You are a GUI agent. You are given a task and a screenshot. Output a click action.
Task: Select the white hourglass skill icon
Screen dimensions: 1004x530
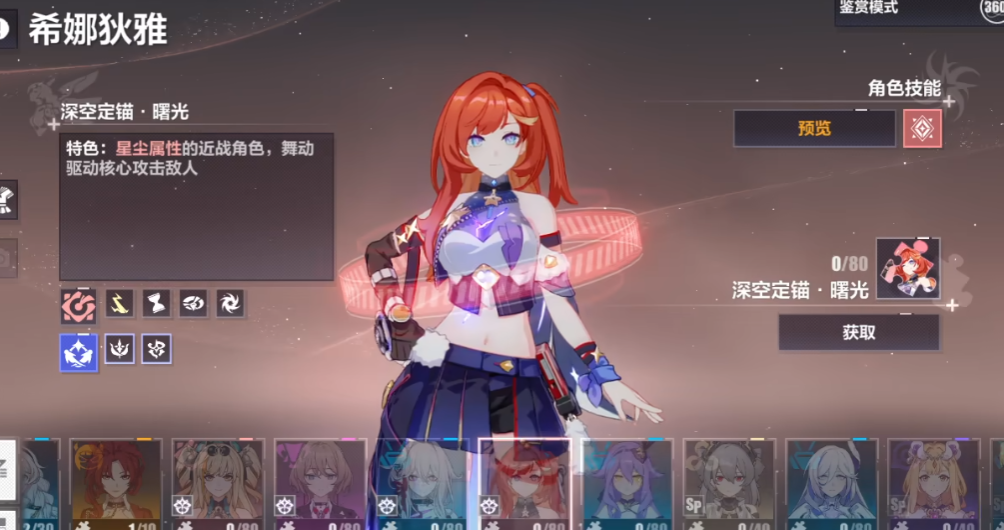click(x=157, y=304)
